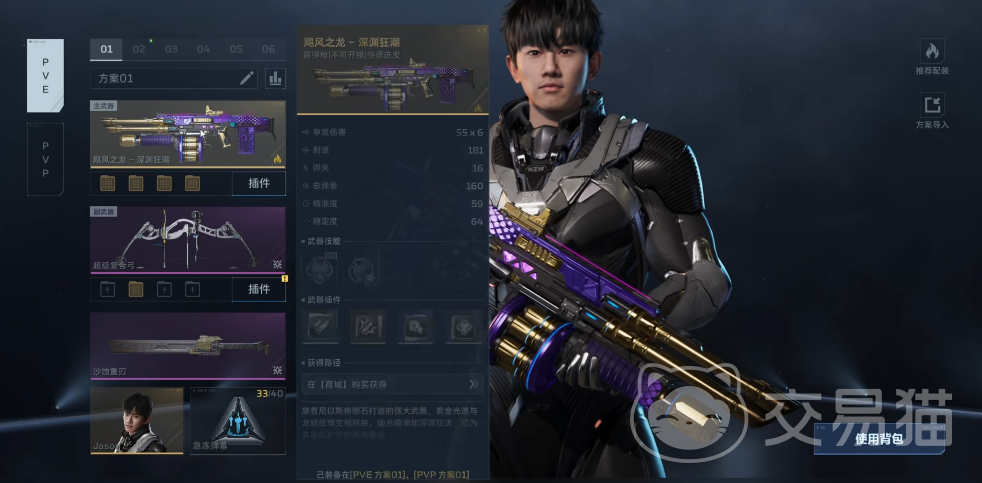The height and width of the screenshot is (483, 982).
Task: Select the 飓风之龙 primary weapon card
Action: point(188,133)
